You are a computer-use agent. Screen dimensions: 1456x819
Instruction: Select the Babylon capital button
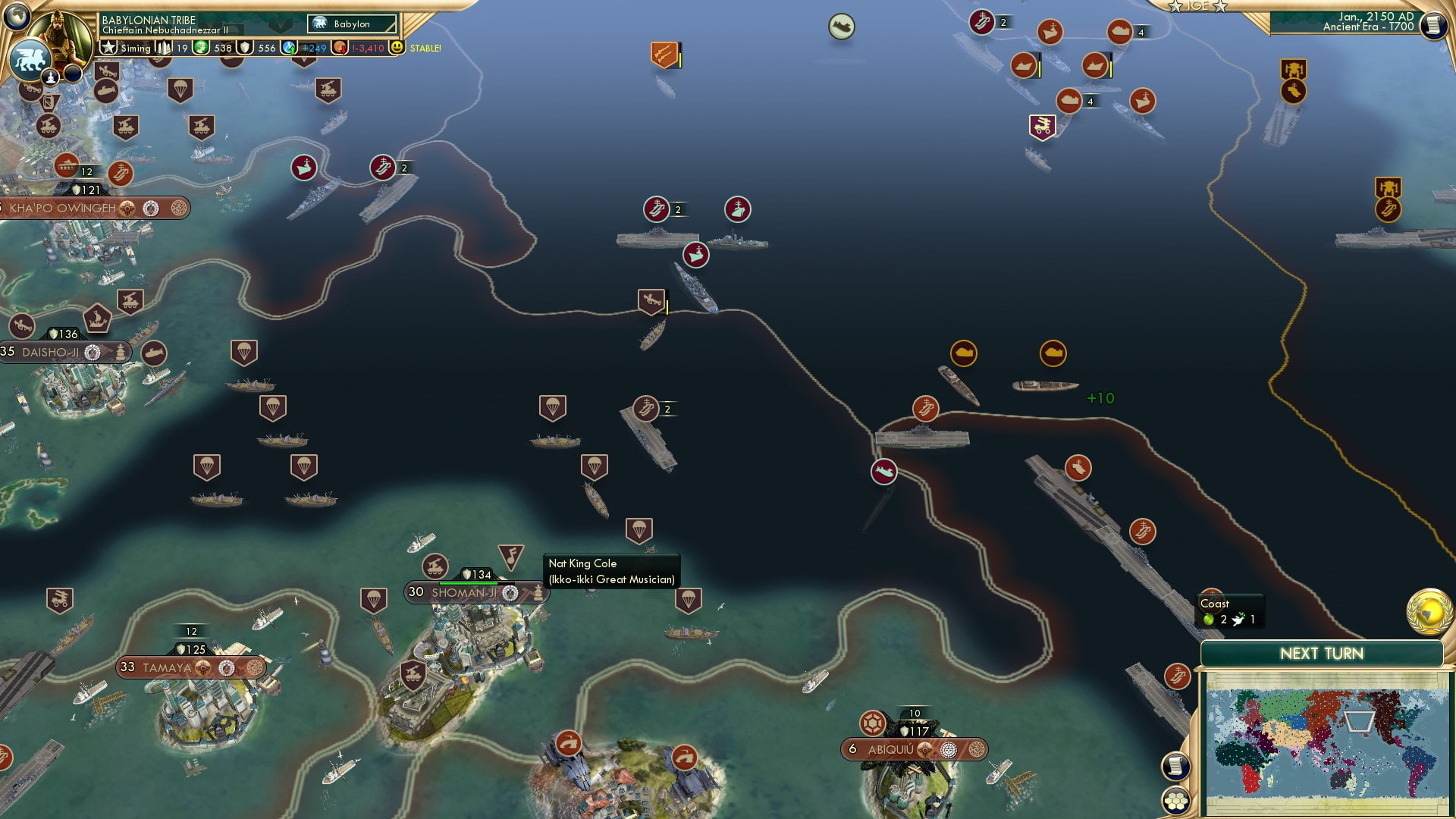pyautogui.click(x=352, y=24)
